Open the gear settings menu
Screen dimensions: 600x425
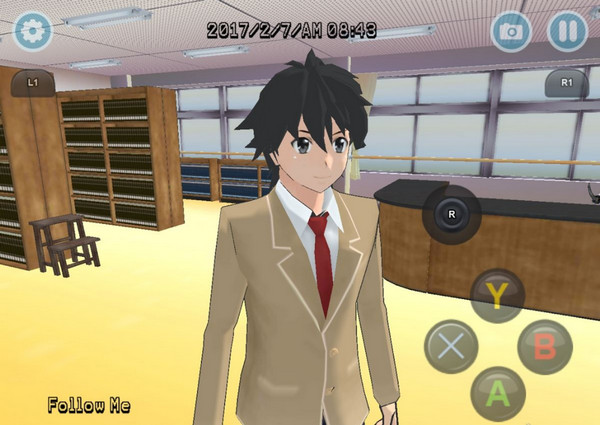click(31, 31)
